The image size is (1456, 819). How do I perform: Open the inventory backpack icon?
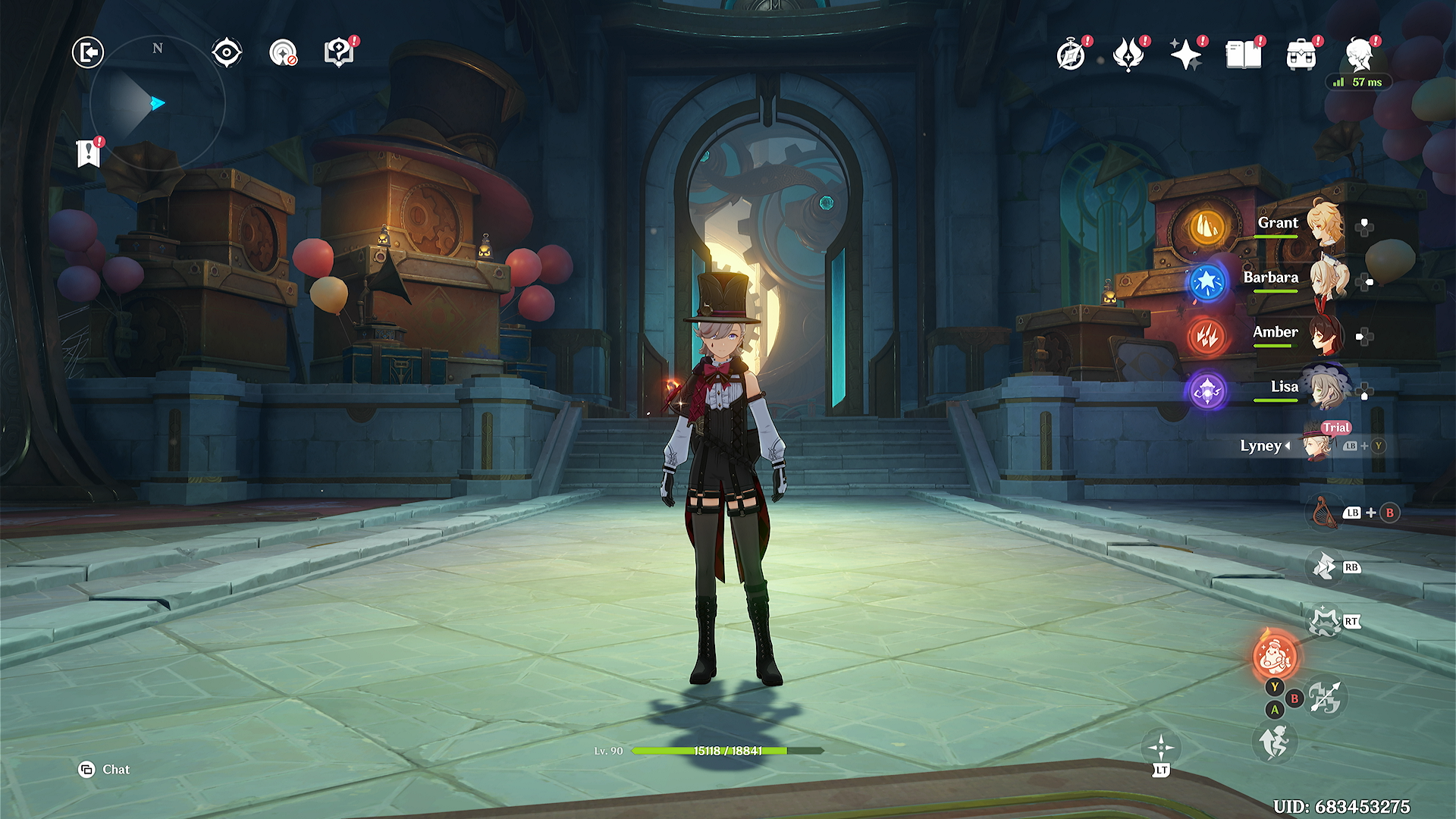pyautogui.click(x=1301, y=55)
